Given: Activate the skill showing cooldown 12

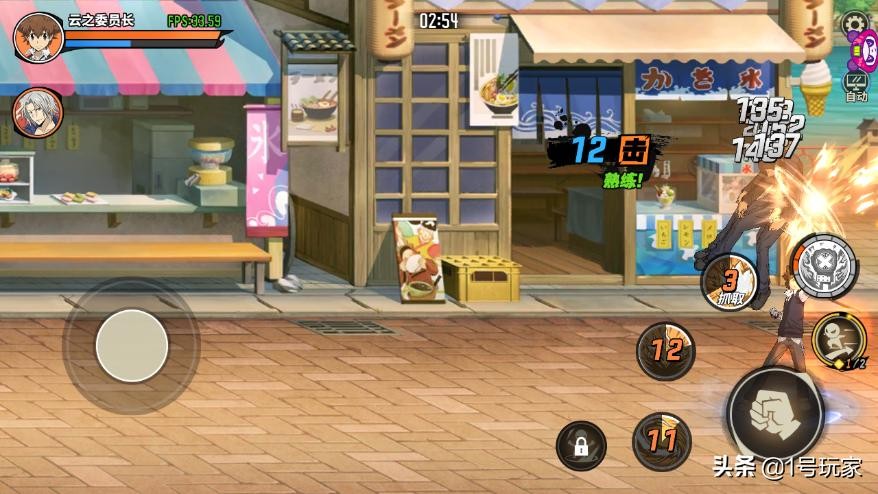Looking at the screenshot, I should click(666, 350).
